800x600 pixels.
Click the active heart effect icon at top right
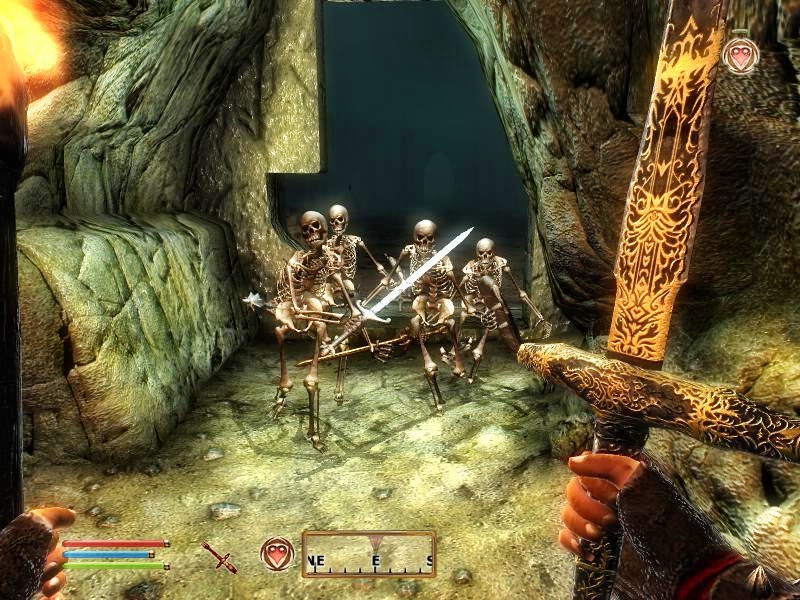tap(740, 56)
